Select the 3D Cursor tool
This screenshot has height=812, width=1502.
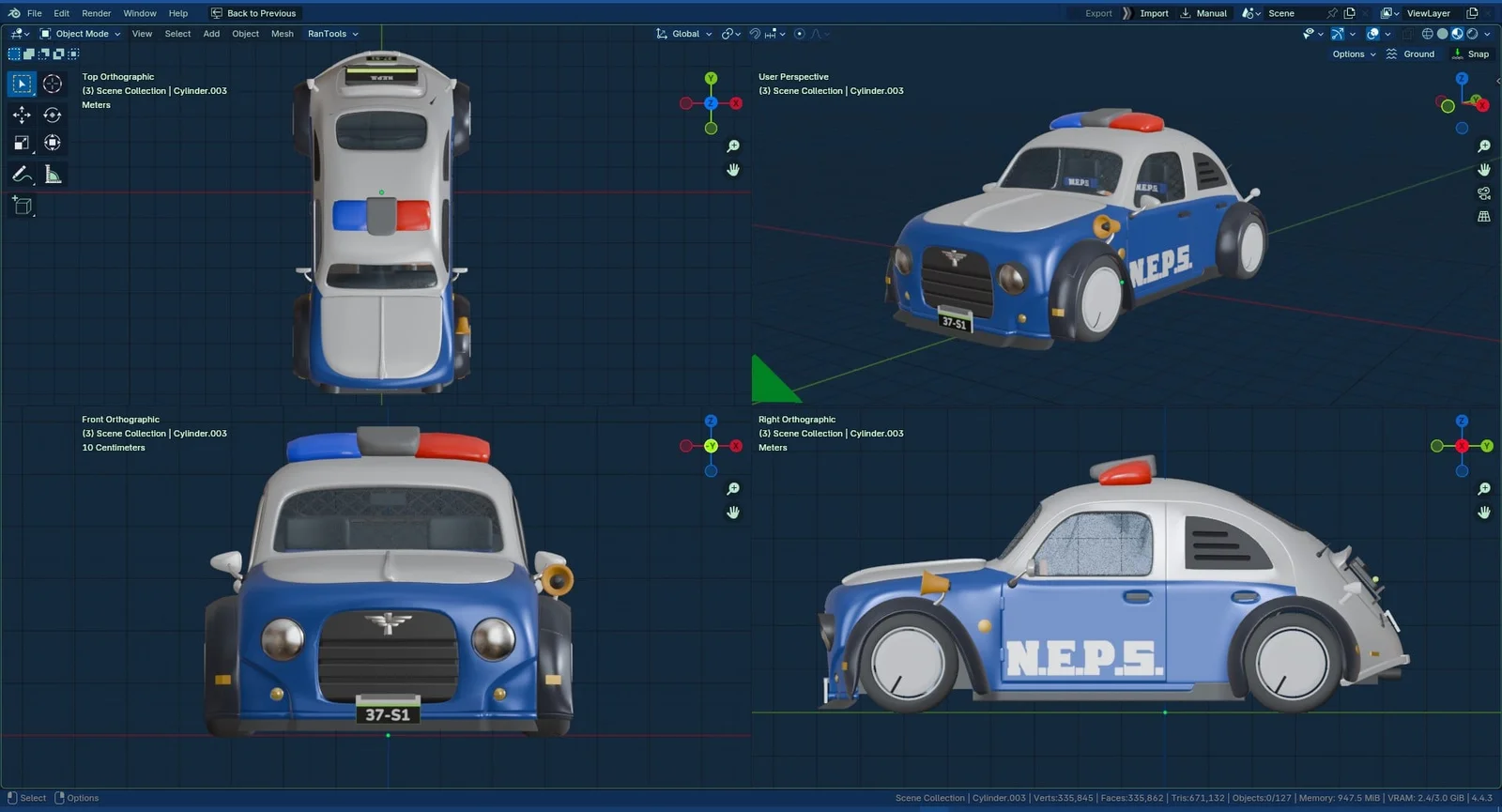click(52, 84)
